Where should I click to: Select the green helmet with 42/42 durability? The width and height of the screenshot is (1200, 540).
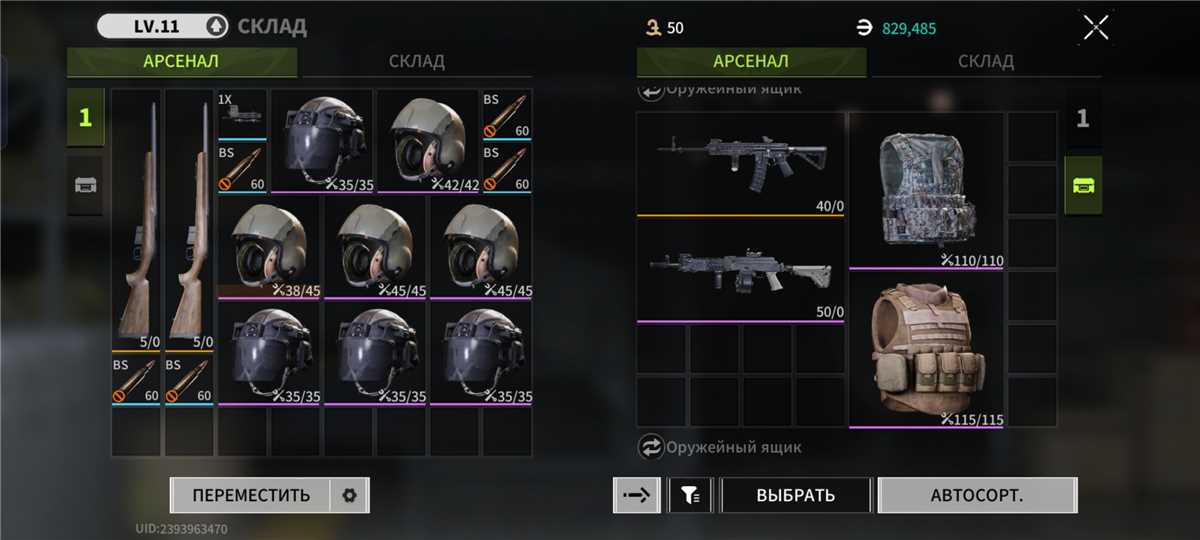tap(429, 141)
